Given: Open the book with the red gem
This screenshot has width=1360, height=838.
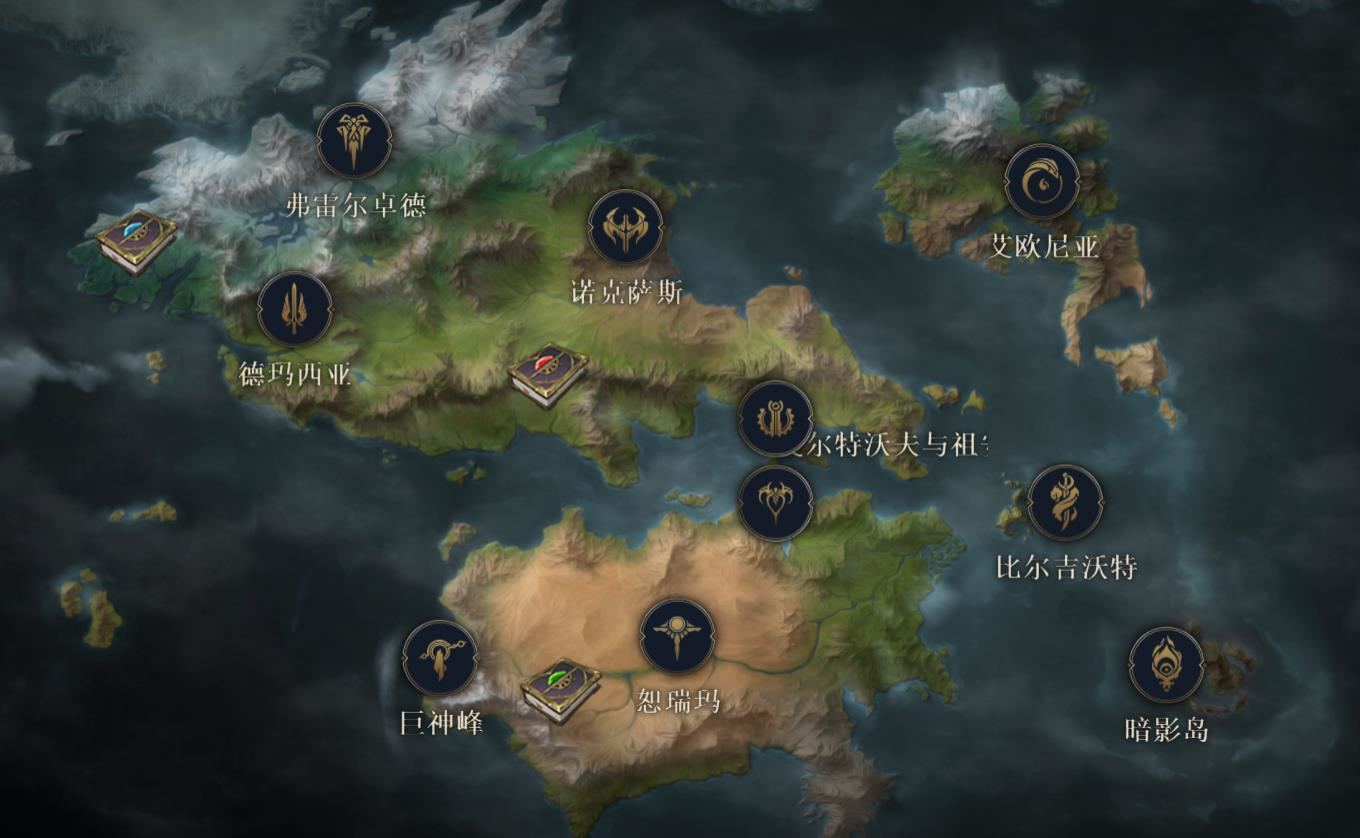Looking at the screenshot, I should pos(548,375).
